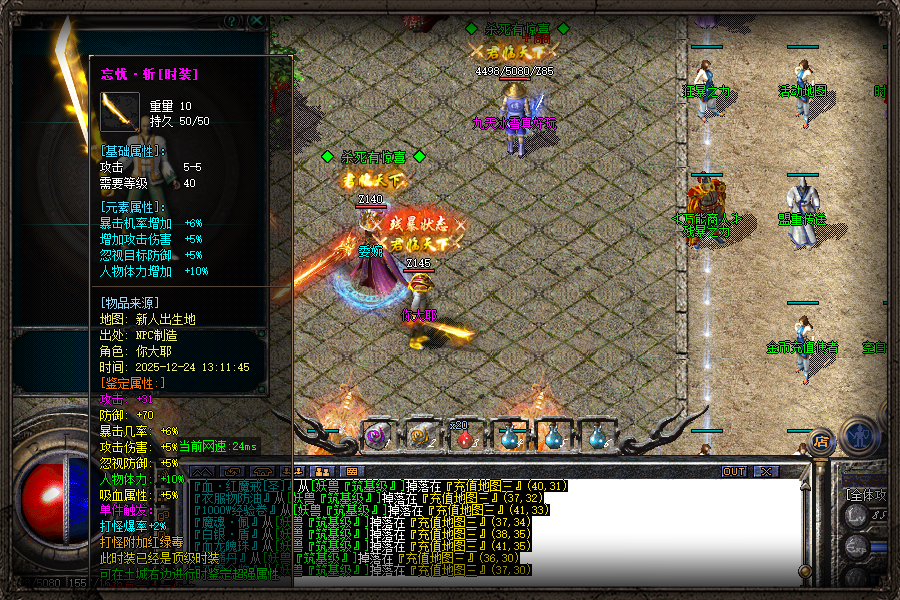This screenshot has width=900, height=600.
Task: Open the equipment panel help button
Action: pyautogui.click(x=233, y=20)
